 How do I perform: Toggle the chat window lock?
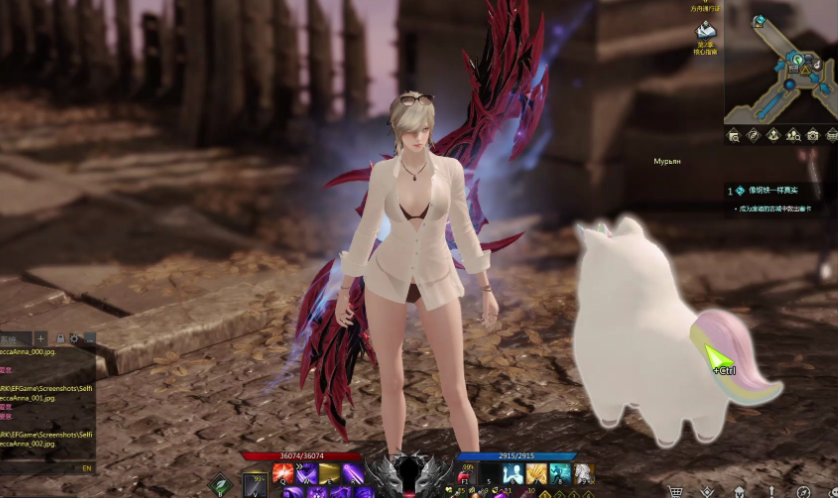pyautogui.click(x=61, y=339)
